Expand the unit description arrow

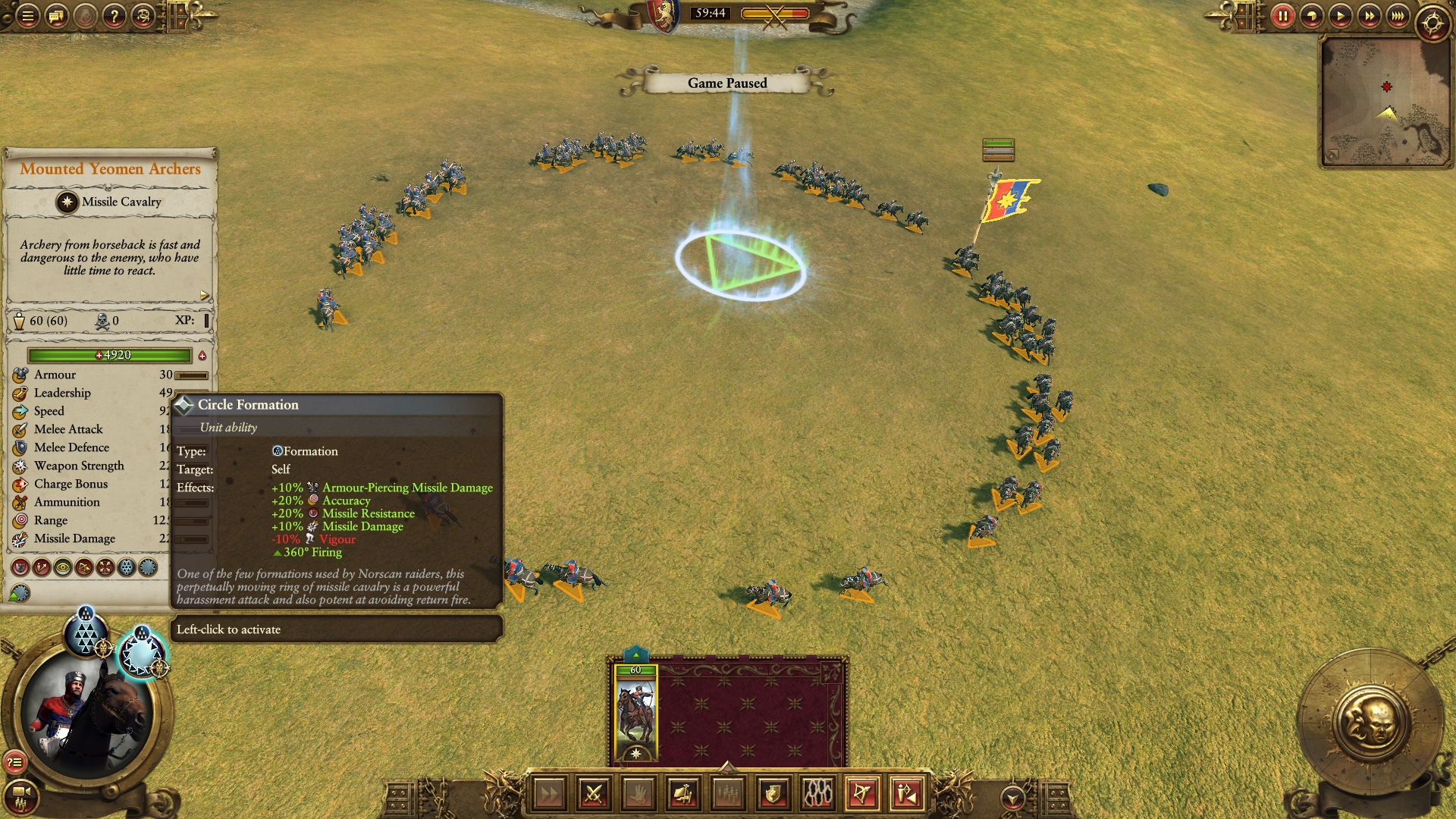(204, 295)
